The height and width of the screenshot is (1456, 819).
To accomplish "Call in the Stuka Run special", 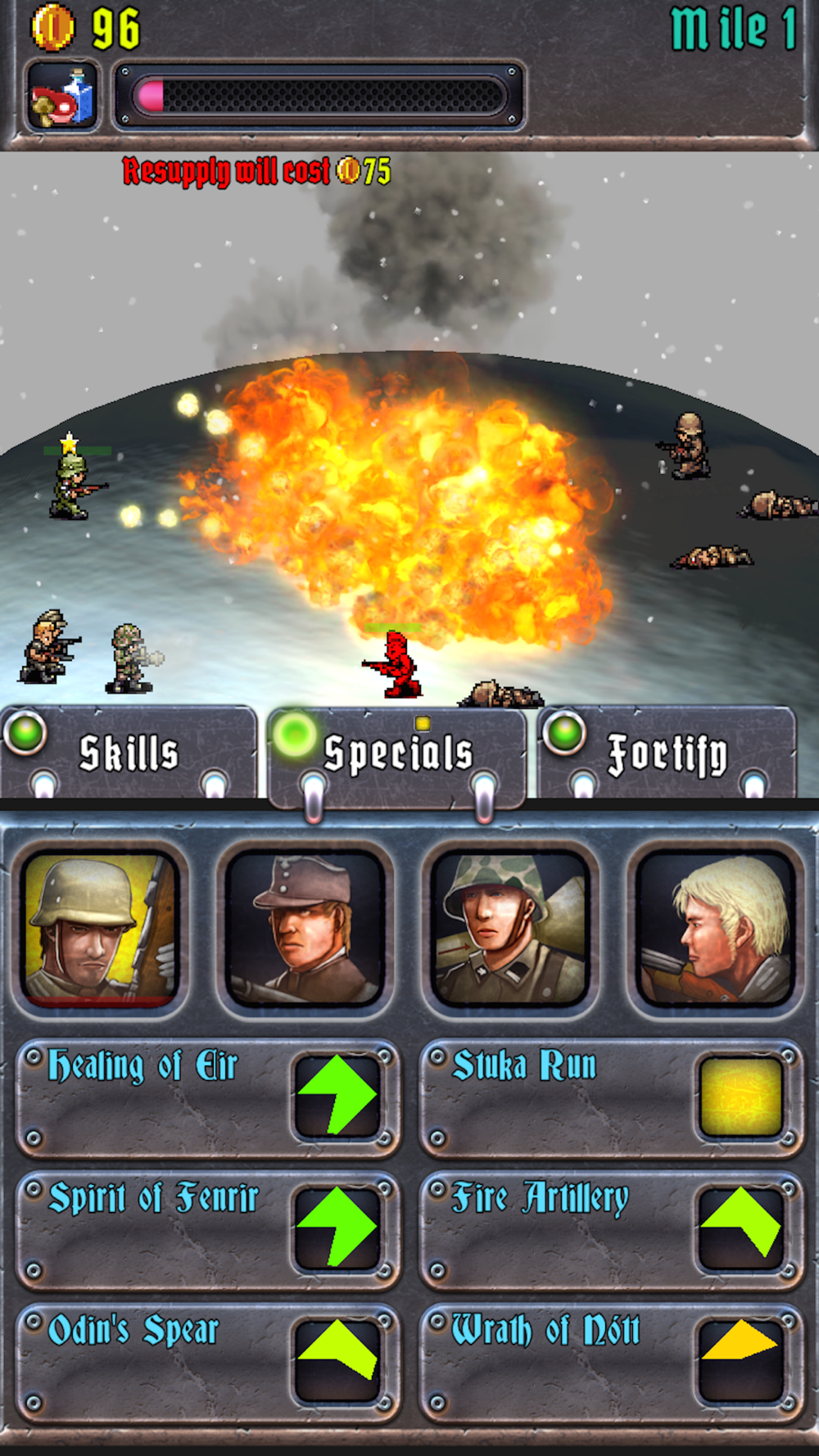I will (x=611, y=1098).
